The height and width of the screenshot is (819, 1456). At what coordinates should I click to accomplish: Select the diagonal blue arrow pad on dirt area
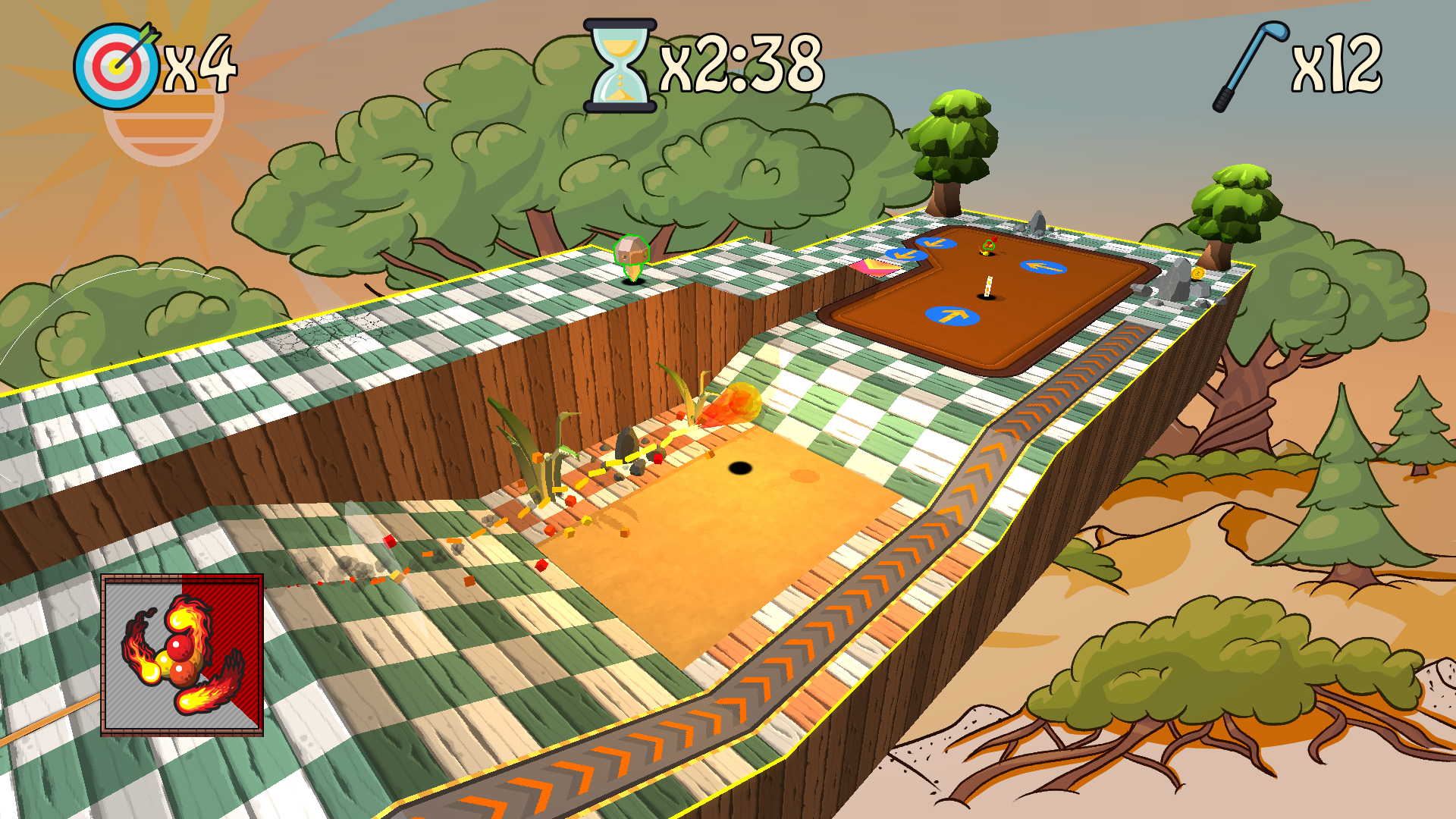[x=936, y=244]
